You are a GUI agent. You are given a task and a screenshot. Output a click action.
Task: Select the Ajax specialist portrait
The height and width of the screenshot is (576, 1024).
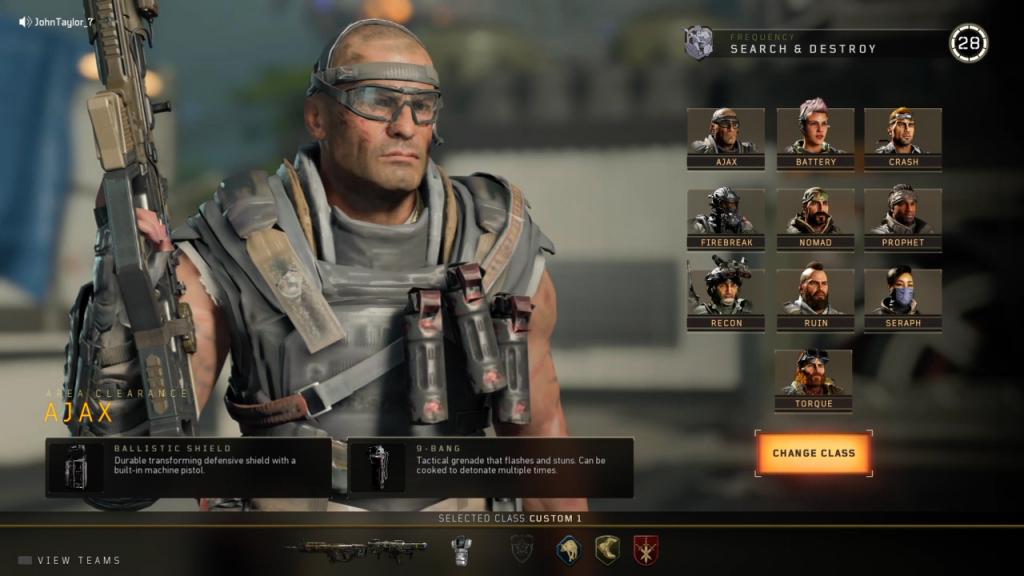[726, 138]
